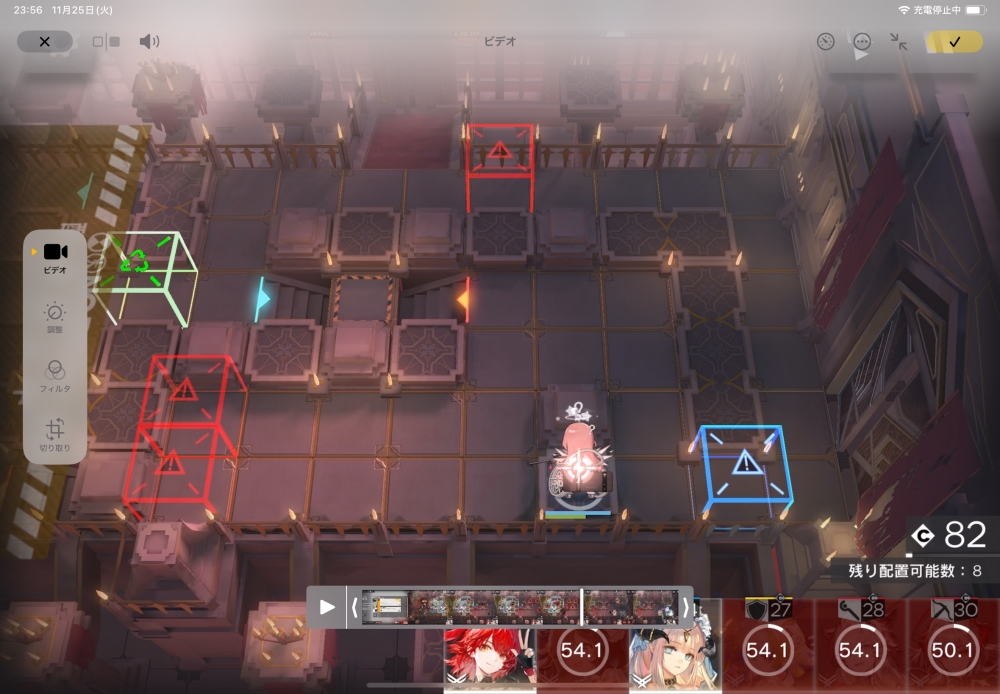Confirm the edit with the yellow checkmark
The height and width of the screenshot is (694, 1000).
point(954,42)
